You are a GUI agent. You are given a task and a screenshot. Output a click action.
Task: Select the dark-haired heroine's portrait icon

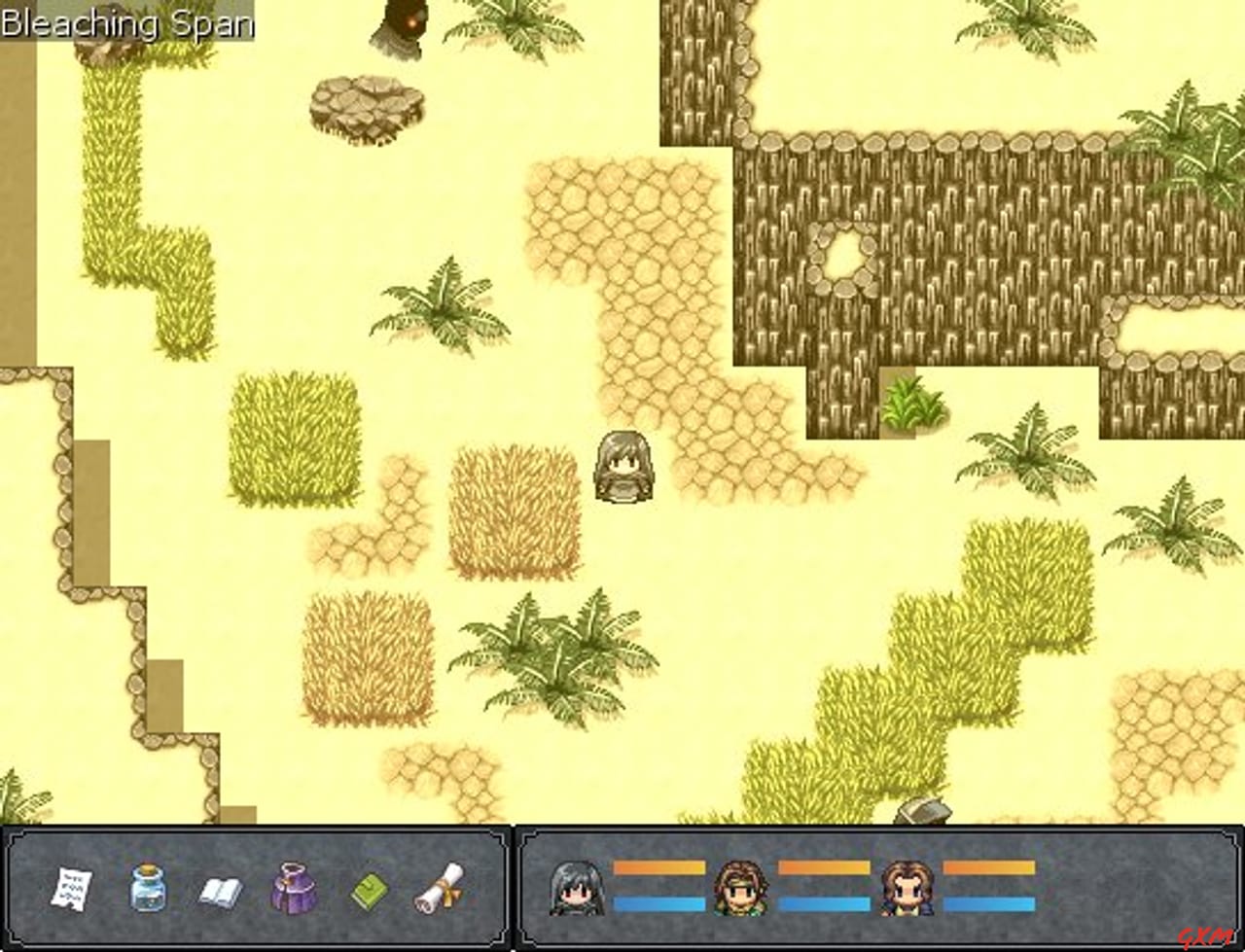pyautogui.click(x=576, y=890)
